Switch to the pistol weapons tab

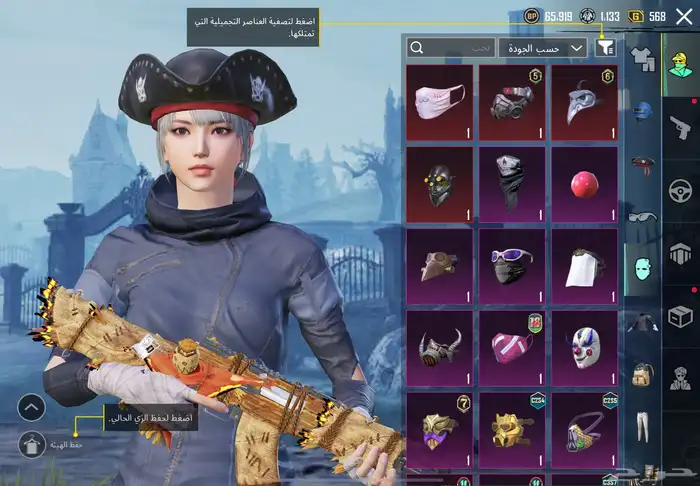click(x=680, y=126)
